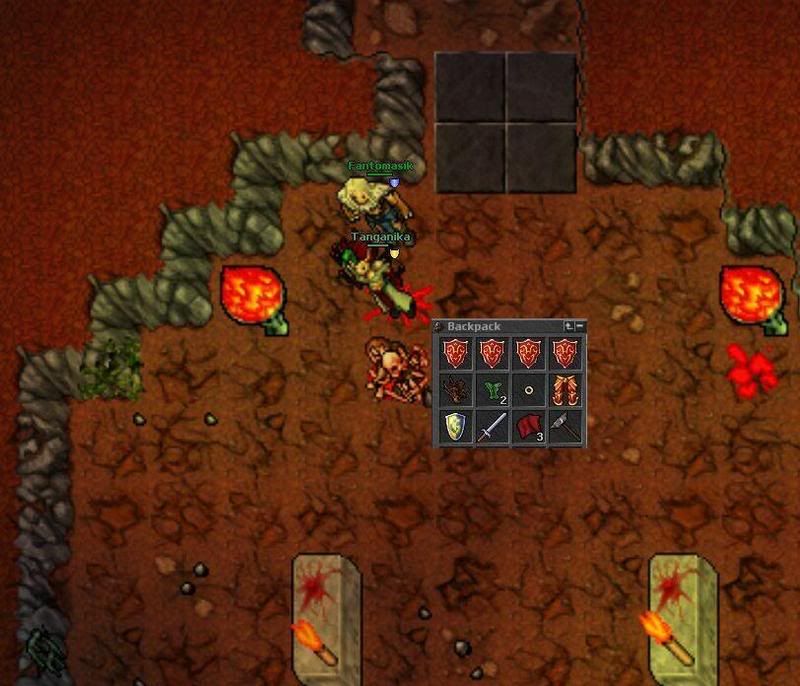
Task: Pick the small ring in the backpack
Action: (x=528, y=391)
